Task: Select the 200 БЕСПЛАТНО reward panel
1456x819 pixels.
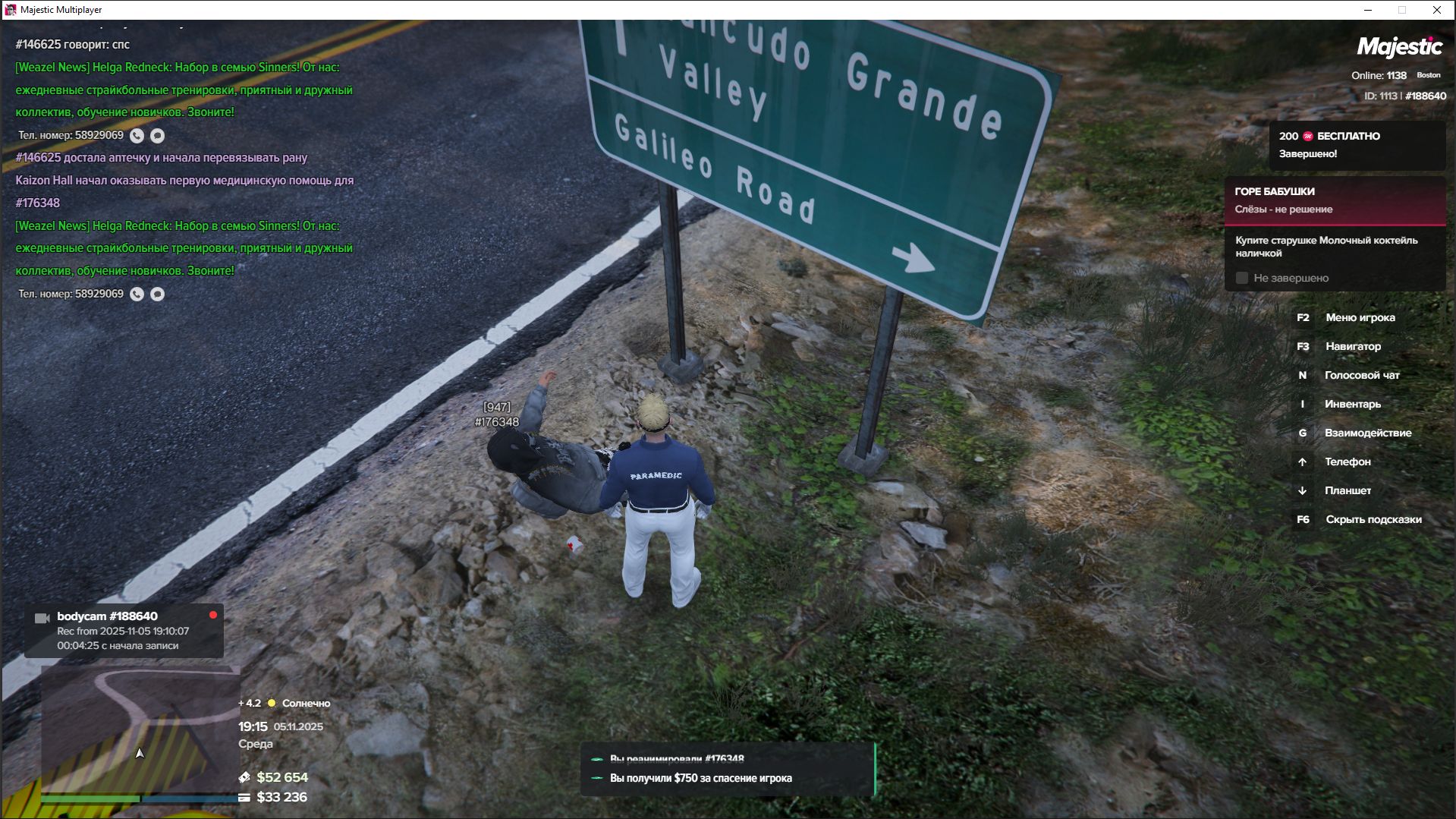Action: point(1357,145)
